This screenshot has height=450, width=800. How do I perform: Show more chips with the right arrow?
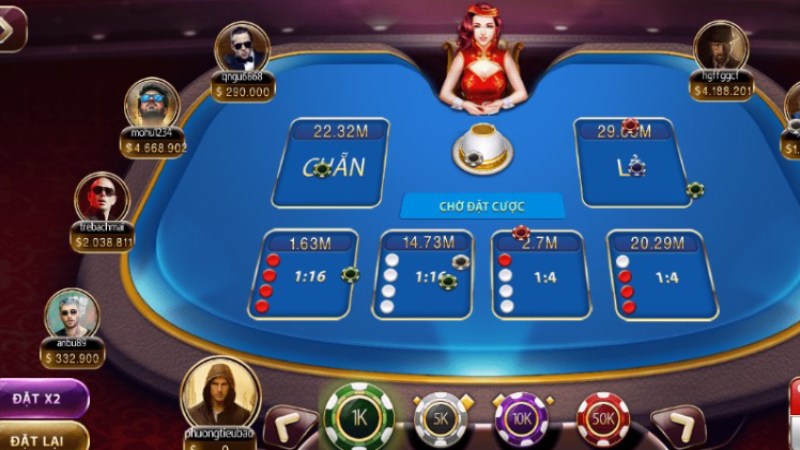(x=685, y=425)
